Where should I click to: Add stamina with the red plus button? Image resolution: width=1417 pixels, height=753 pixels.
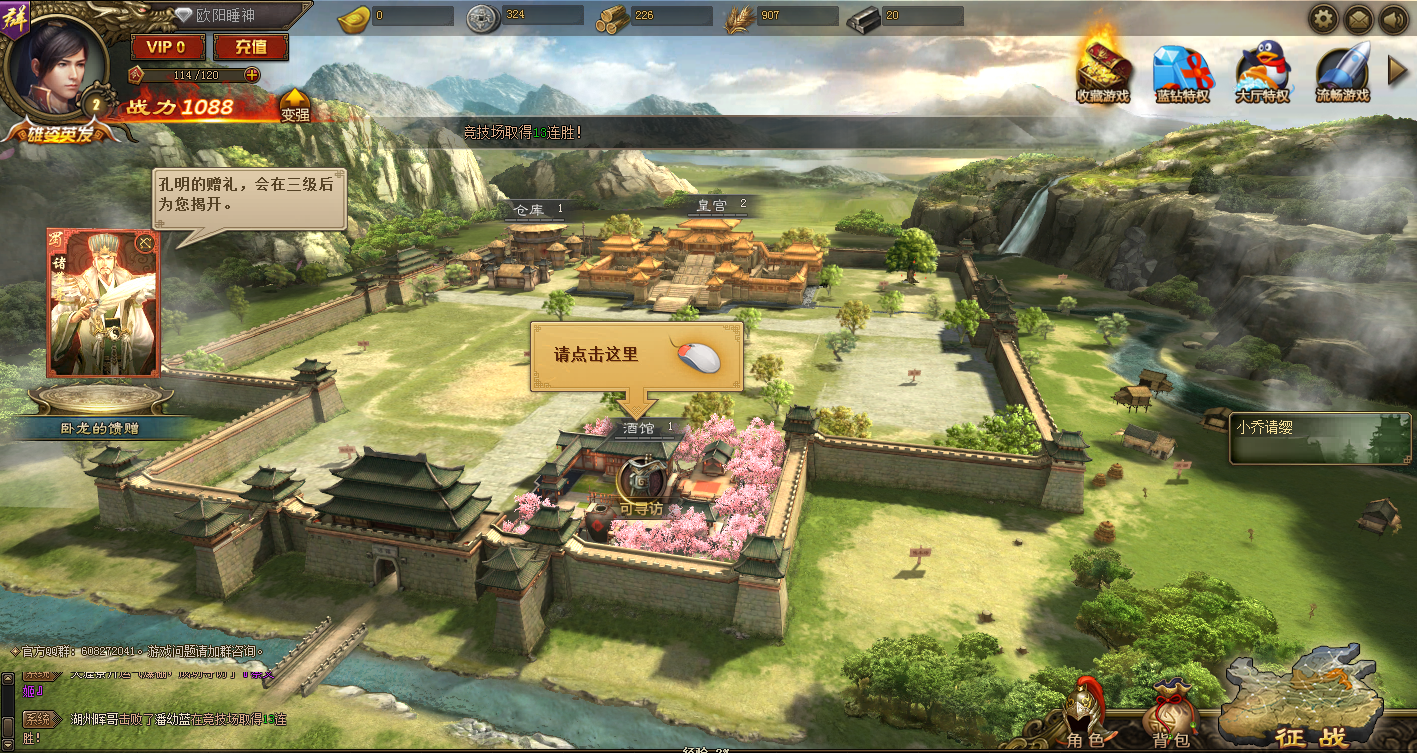[252, 75]
